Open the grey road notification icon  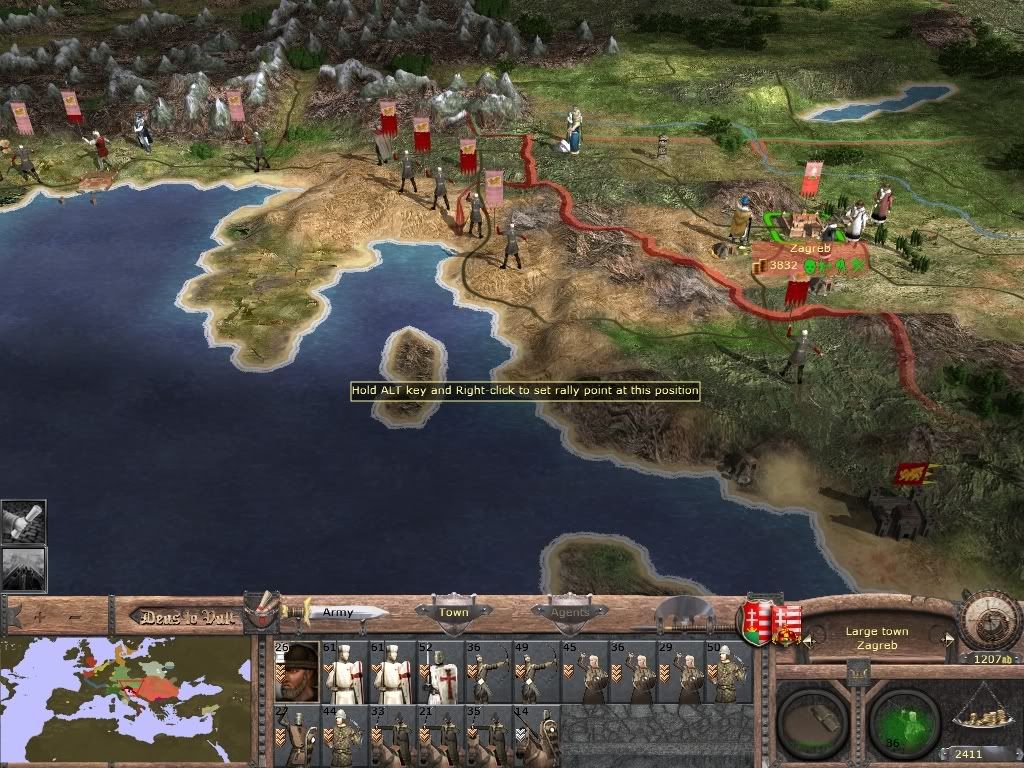23,568
